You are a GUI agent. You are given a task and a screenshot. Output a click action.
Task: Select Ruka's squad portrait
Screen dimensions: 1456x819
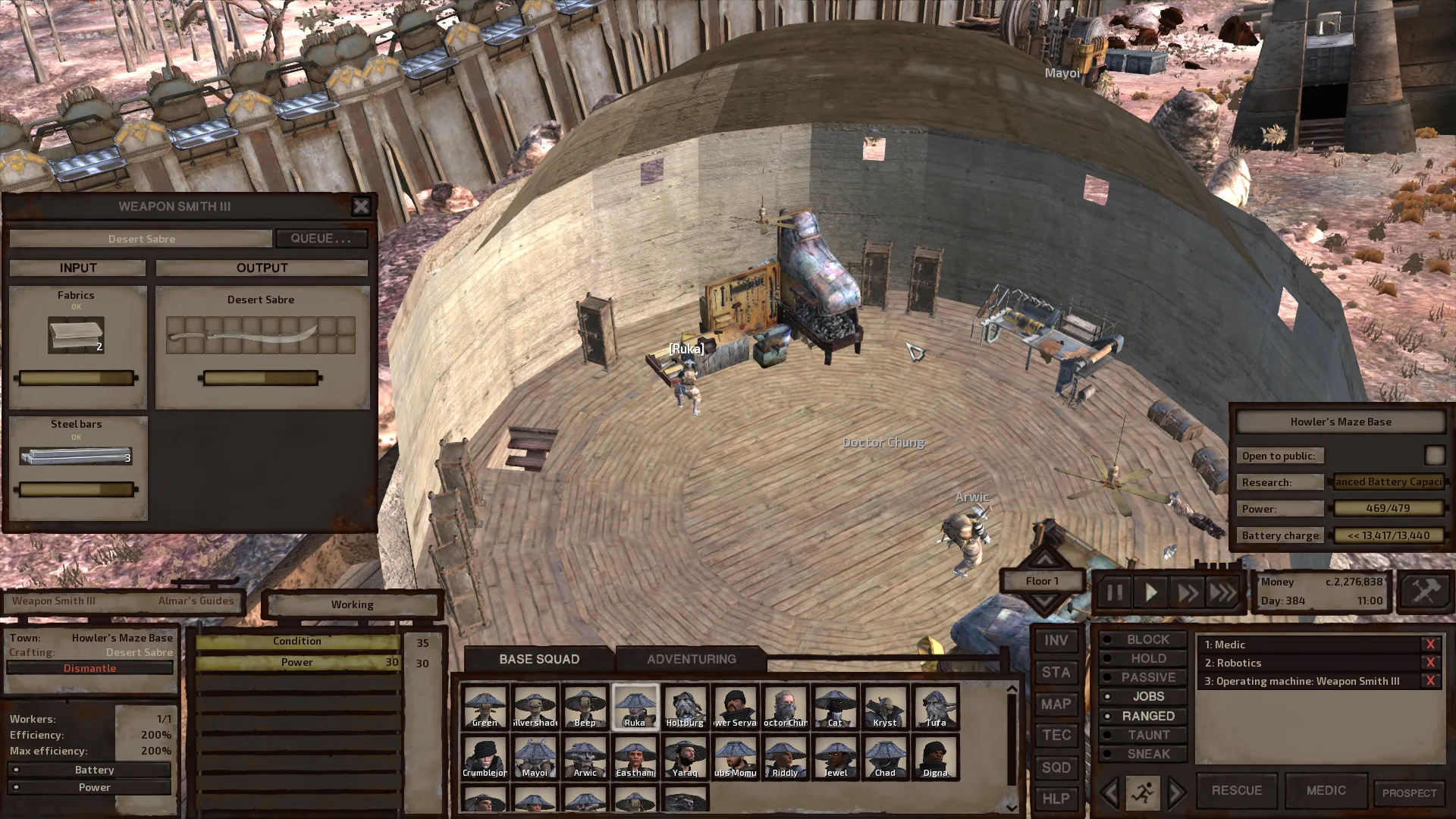(635, 707)
